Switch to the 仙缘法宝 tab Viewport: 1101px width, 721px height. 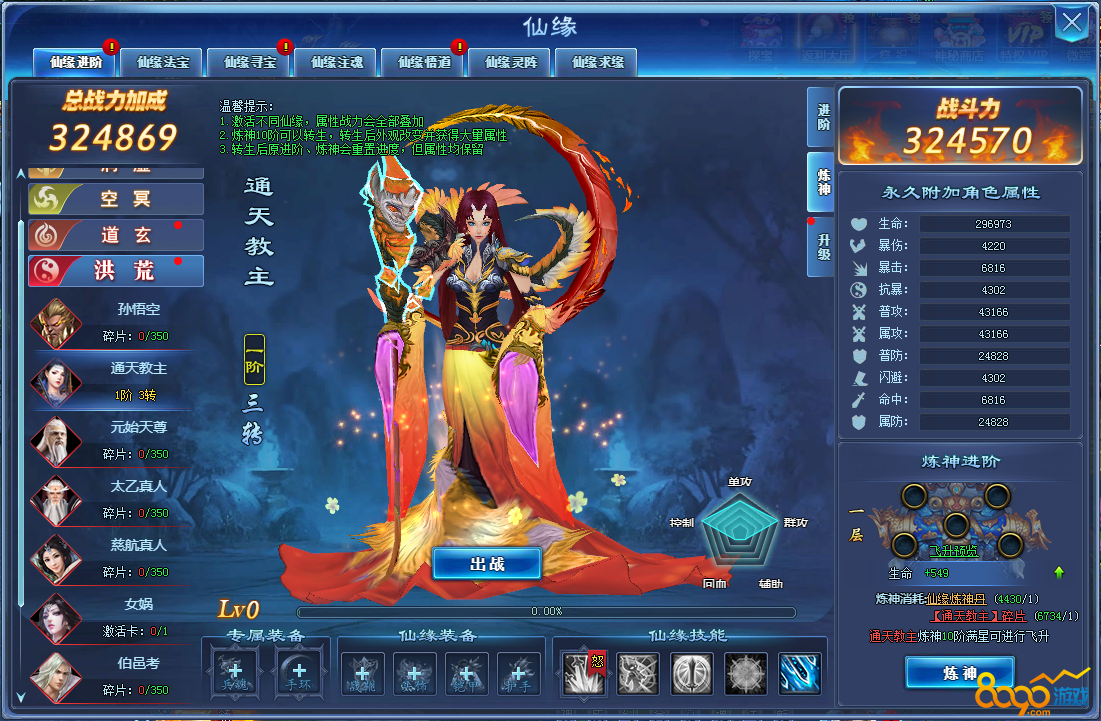pos(162,62)
